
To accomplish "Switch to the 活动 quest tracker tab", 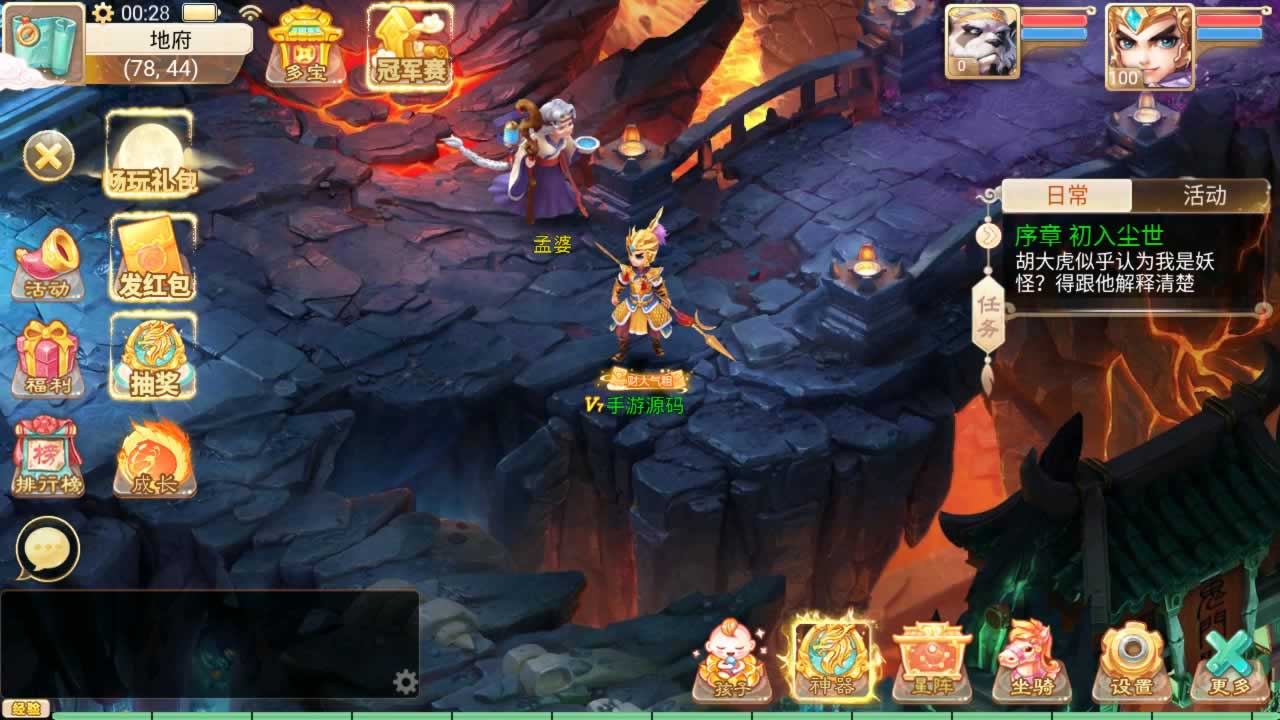I will point(1203,195).
